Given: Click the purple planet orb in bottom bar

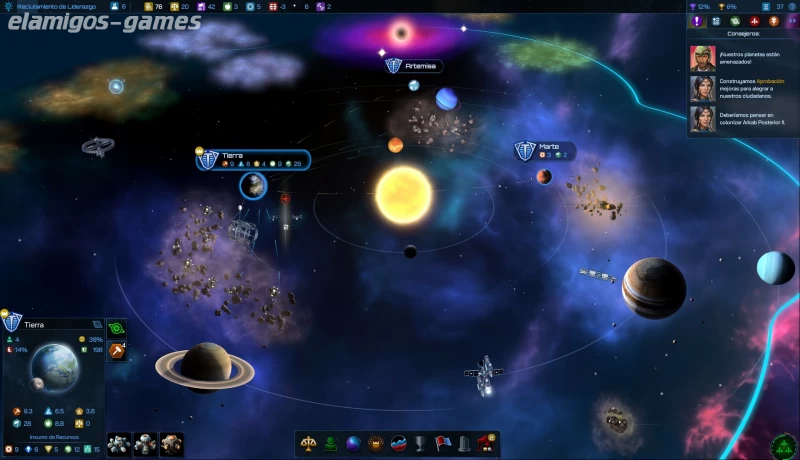Looking at the screenshot, I should pyautogui.click(x=353, y=443).
